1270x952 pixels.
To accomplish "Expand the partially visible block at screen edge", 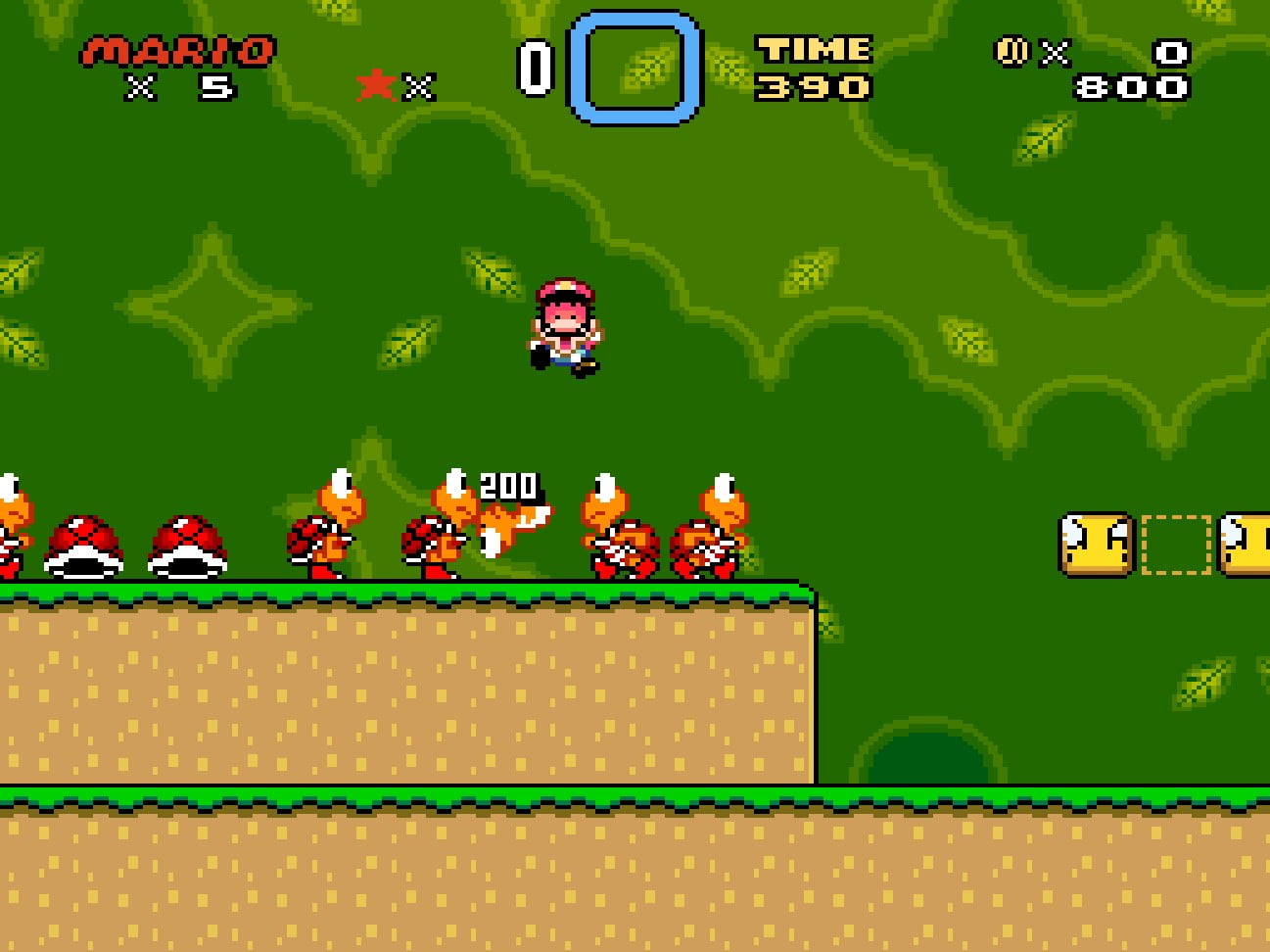I will (x=1256, y=542).
